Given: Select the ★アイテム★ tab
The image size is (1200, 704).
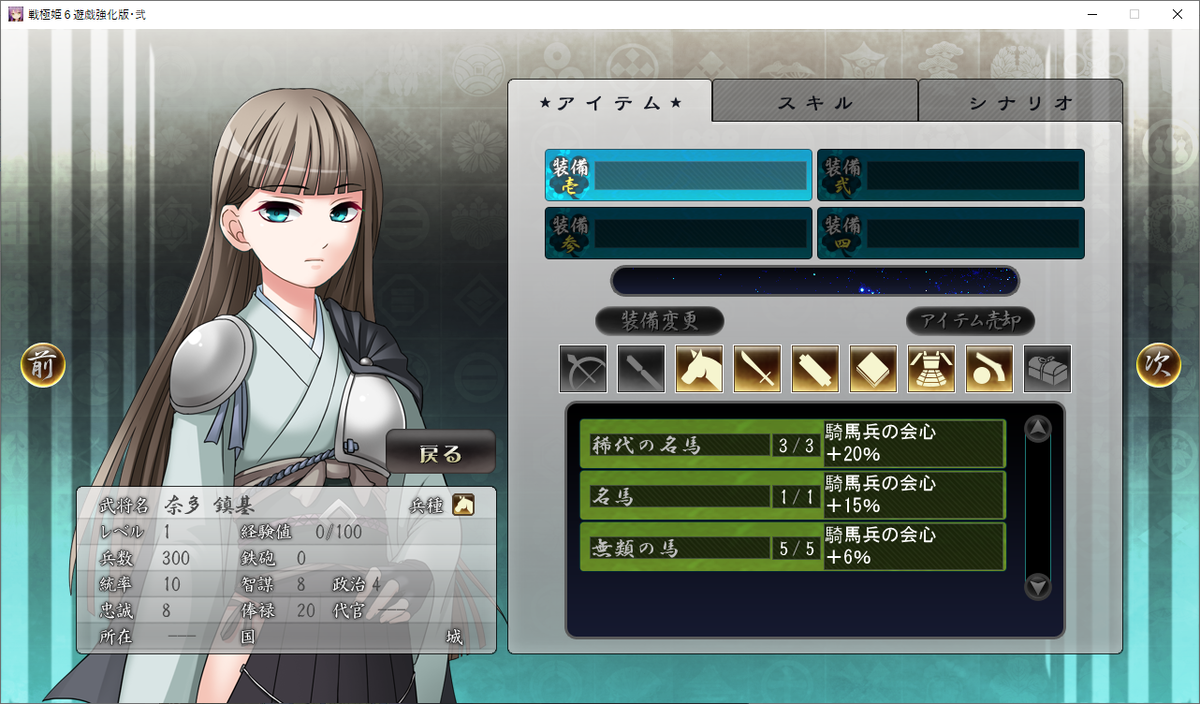Looking at the screenshot, I should click(610, 102).
